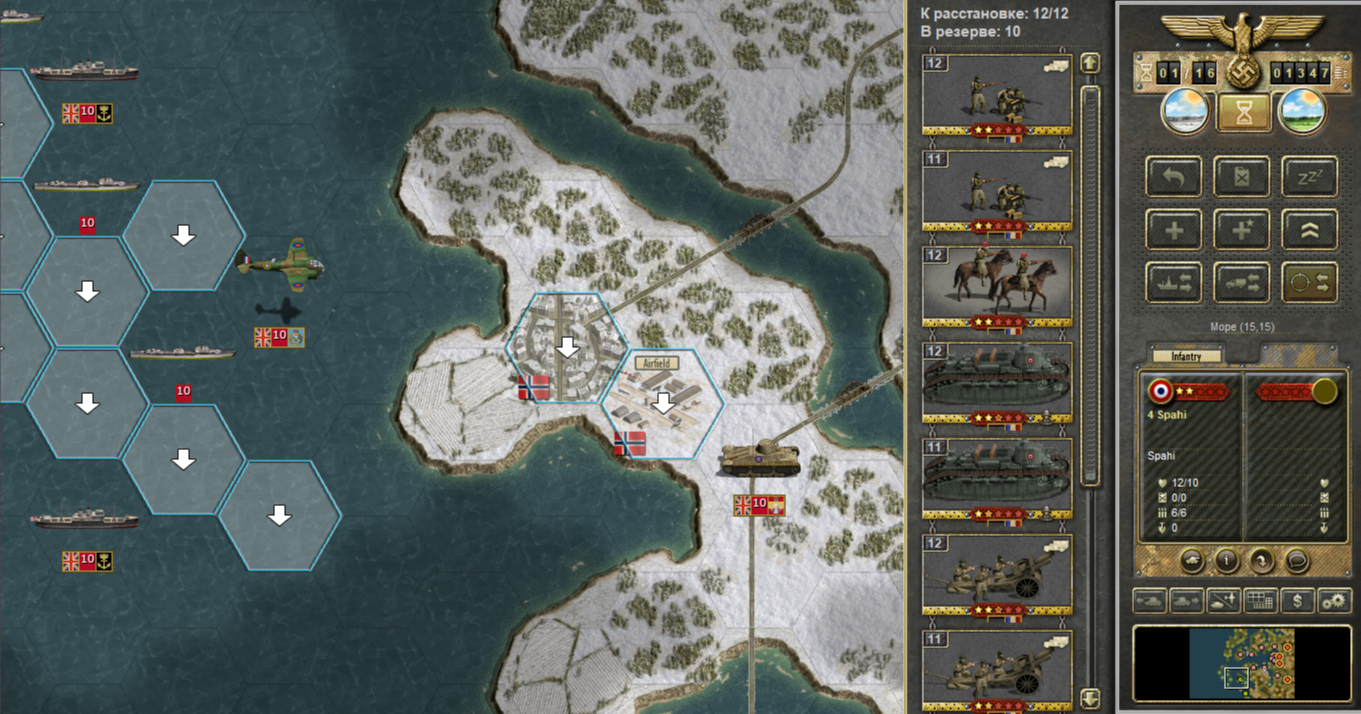The image size is (1361, 714).
Task: Open game settings with the gear button
Action: click(1334, 601)
